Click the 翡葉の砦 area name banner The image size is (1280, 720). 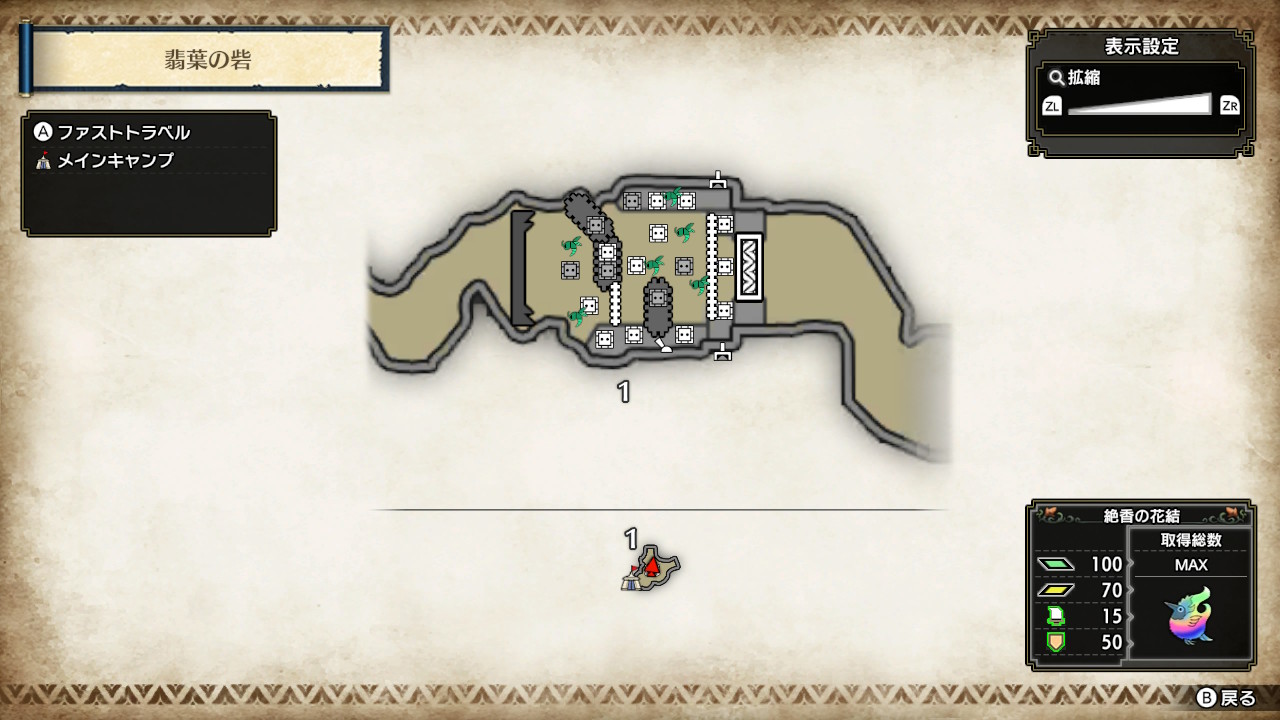[x=208, y=60]
